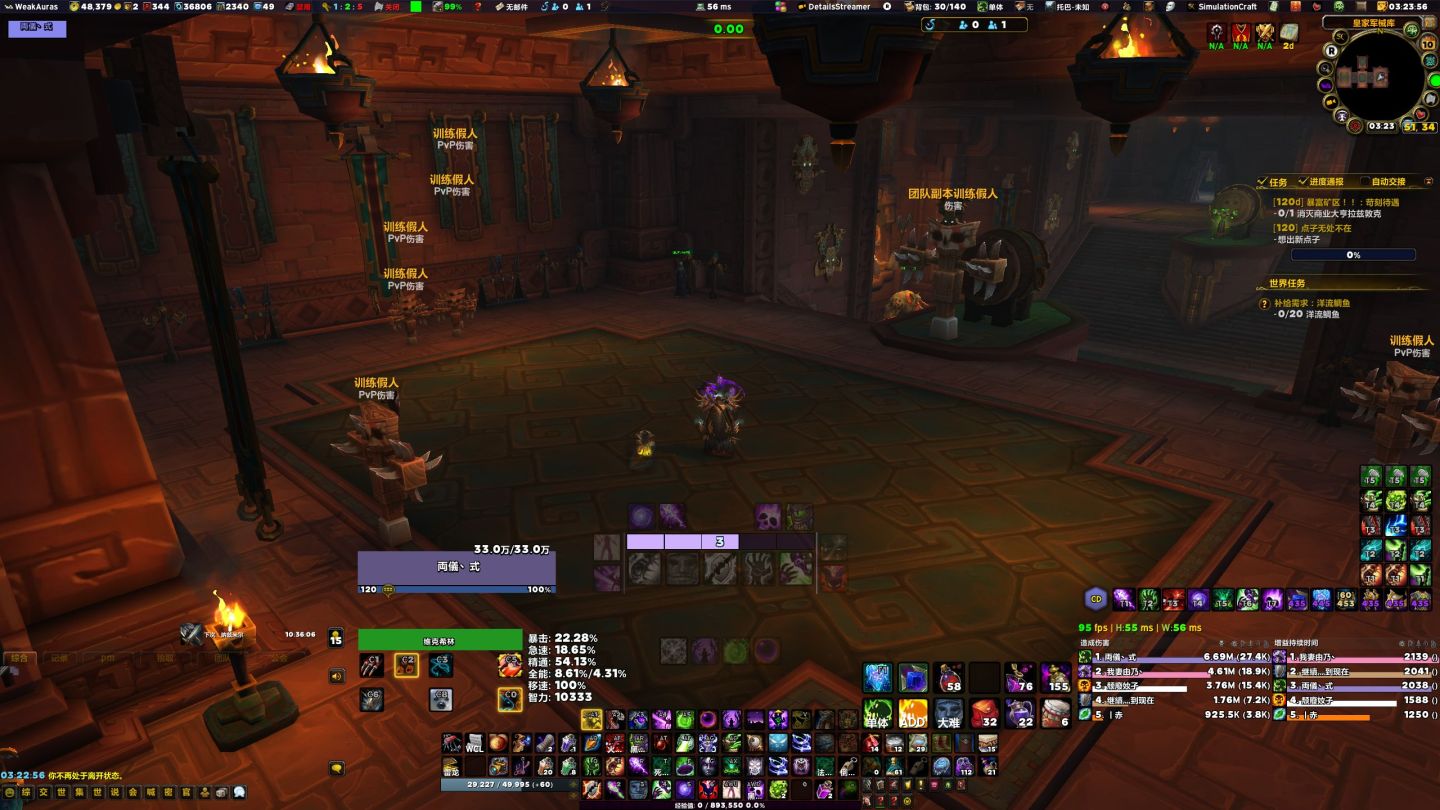The width and height of the screenshot is (1440, 810).
Task: Use the drum item with 6 count
Action: tap(1056, 714)
